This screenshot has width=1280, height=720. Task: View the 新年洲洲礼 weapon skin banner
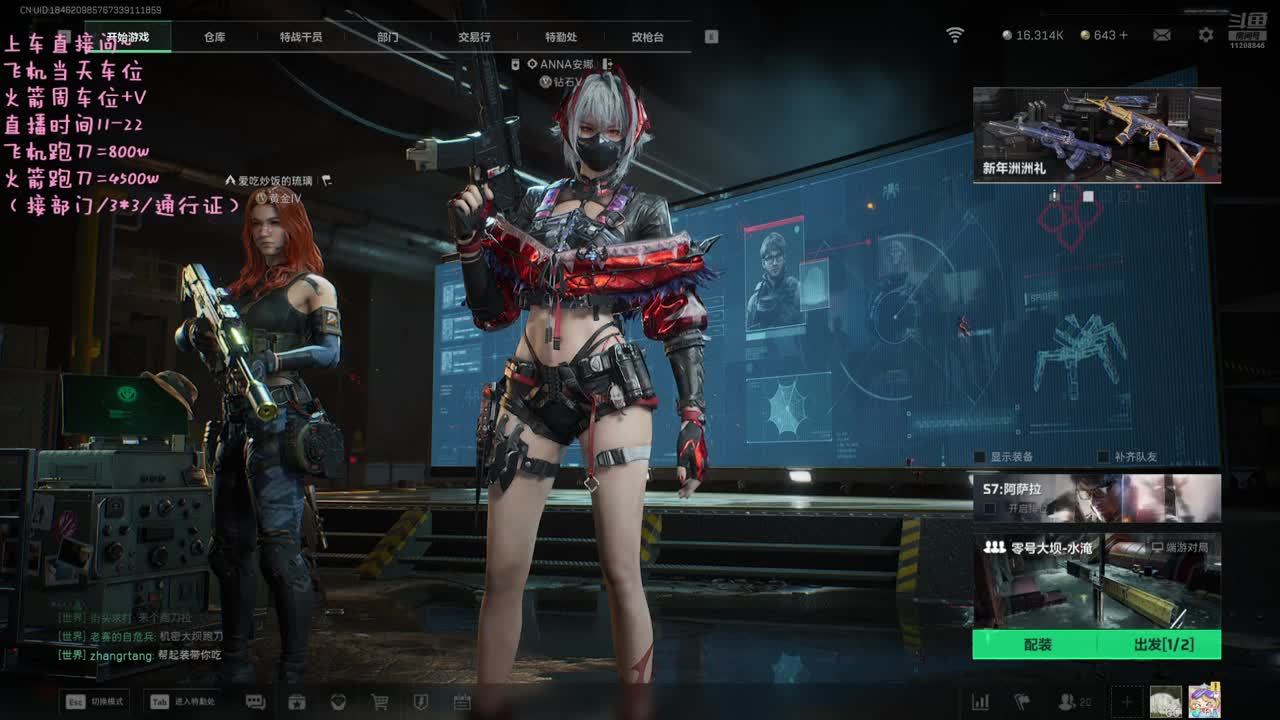[1096, 135]
